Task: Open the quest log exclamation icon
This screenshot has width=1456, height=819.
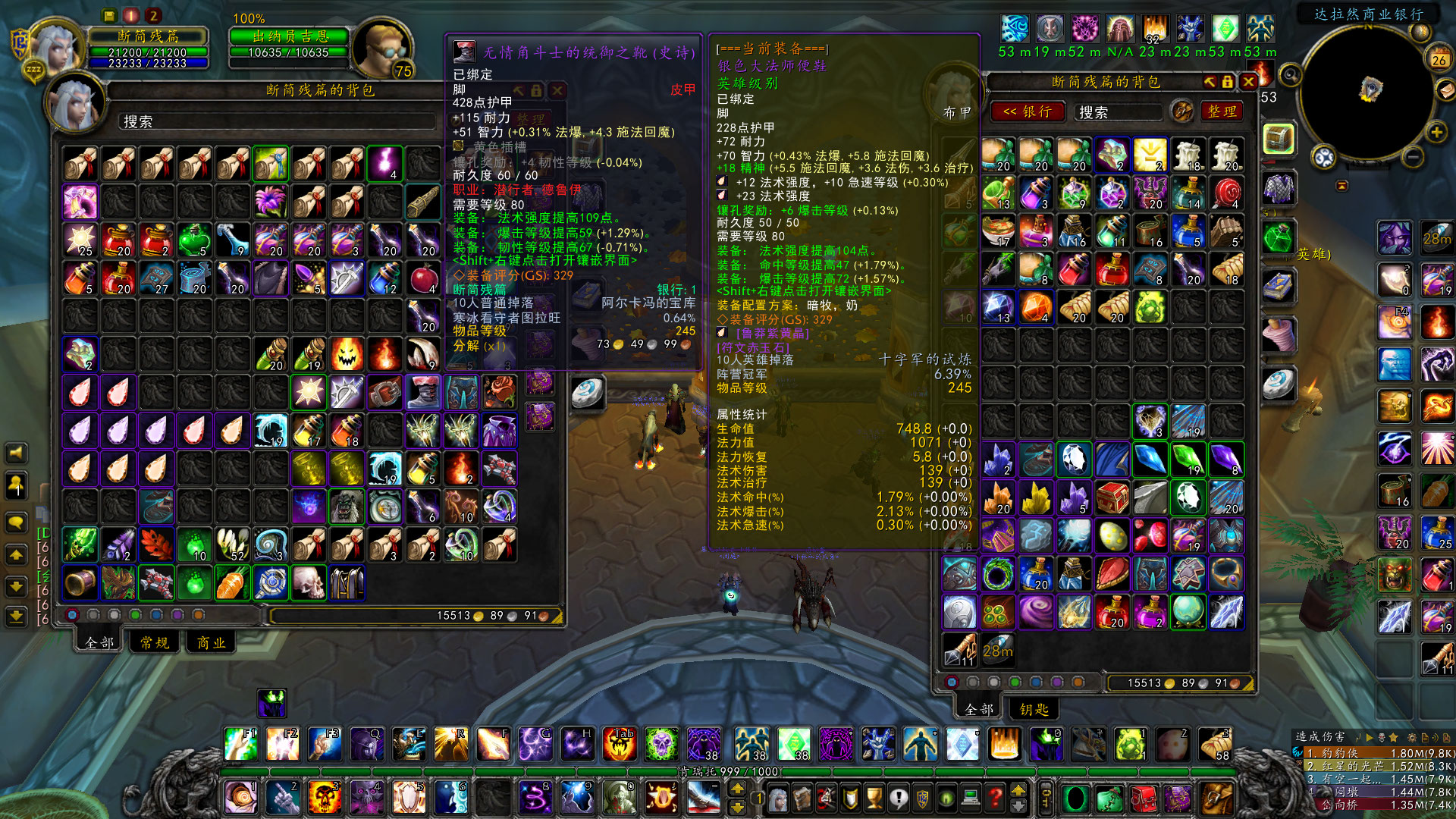Action: click(899, 799)
